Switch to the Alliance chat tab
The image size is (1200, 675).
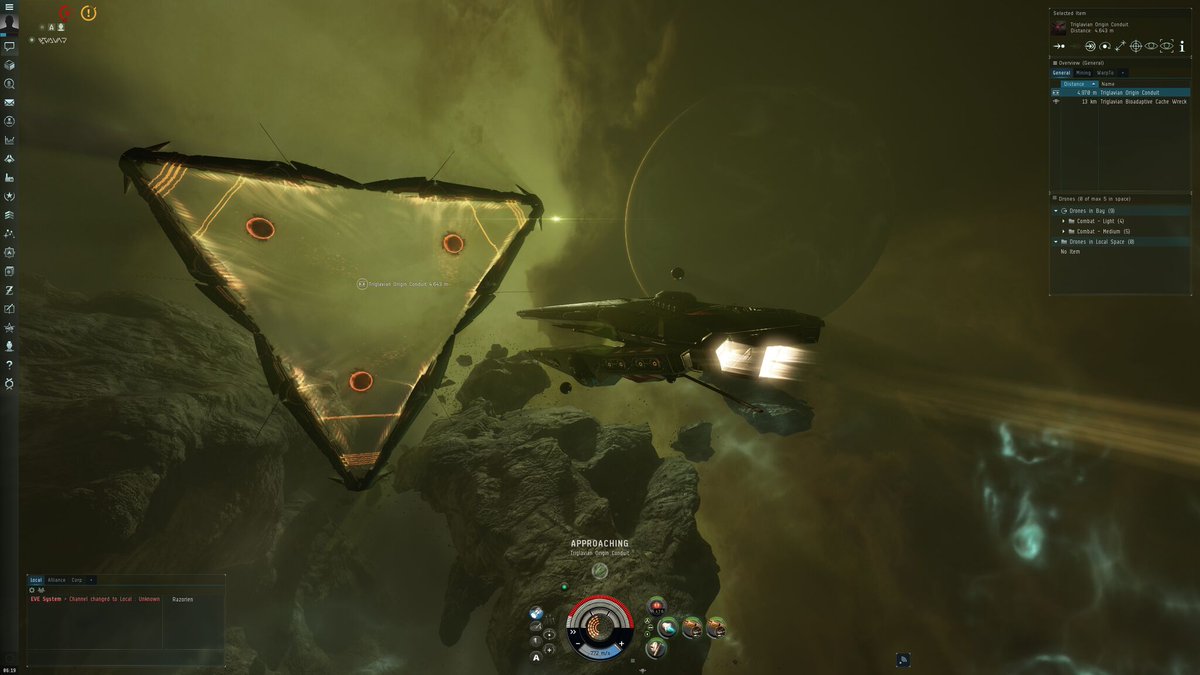pos(56,580)
